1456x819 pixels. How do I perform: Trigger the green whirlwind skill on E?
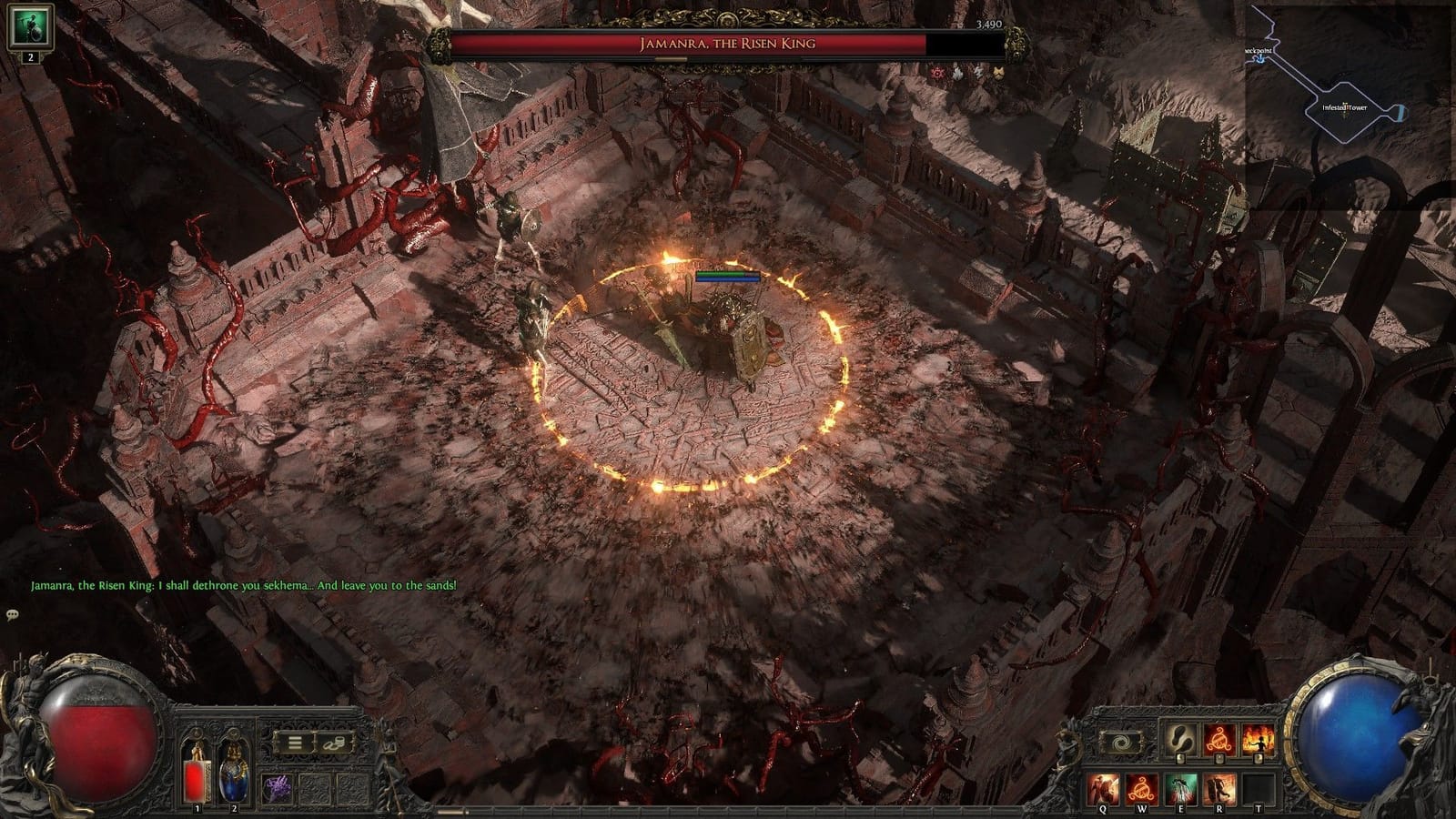(1182, 788)
